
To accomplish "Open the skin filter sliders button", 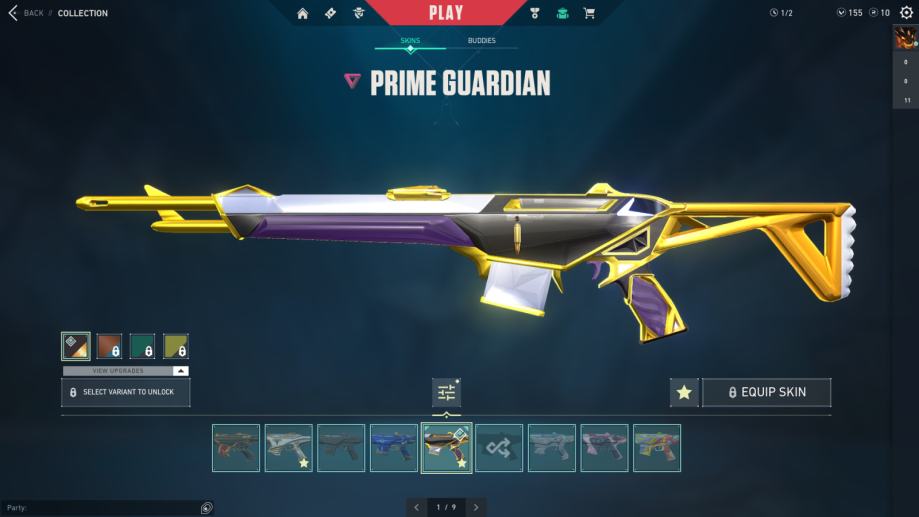I will point(446,393).
